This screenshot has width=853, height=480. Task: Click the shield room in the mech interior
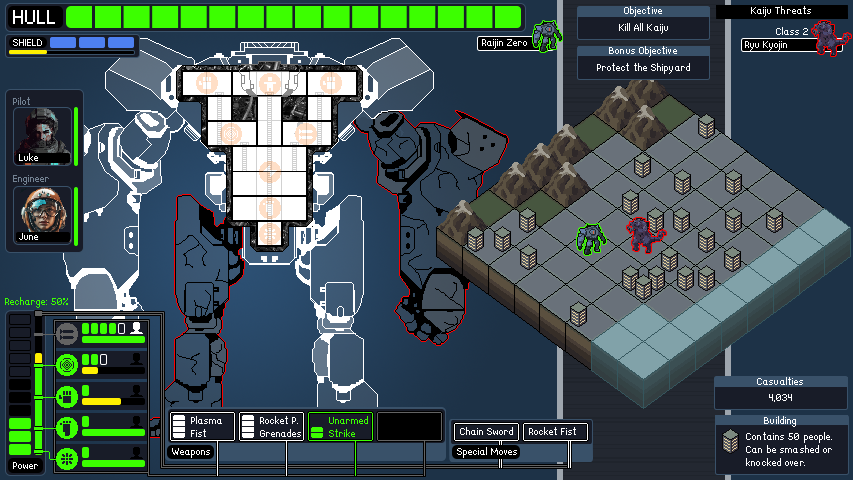click(x=230, y=133)
